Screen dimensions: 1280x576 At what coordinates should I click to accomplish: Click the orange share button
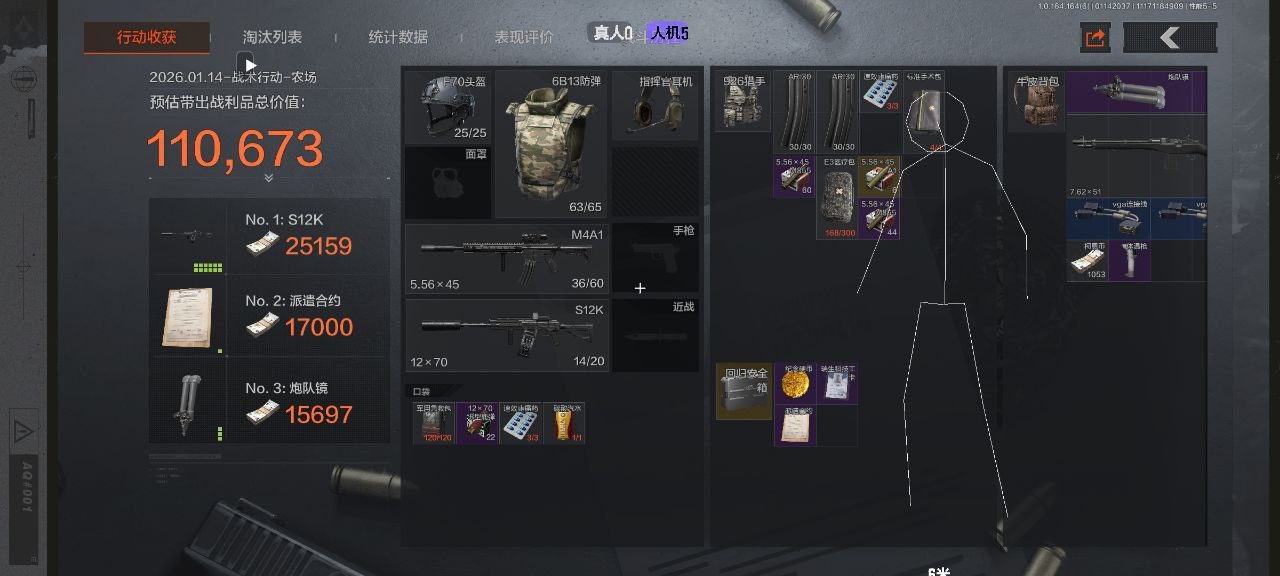click(1095, 38)
